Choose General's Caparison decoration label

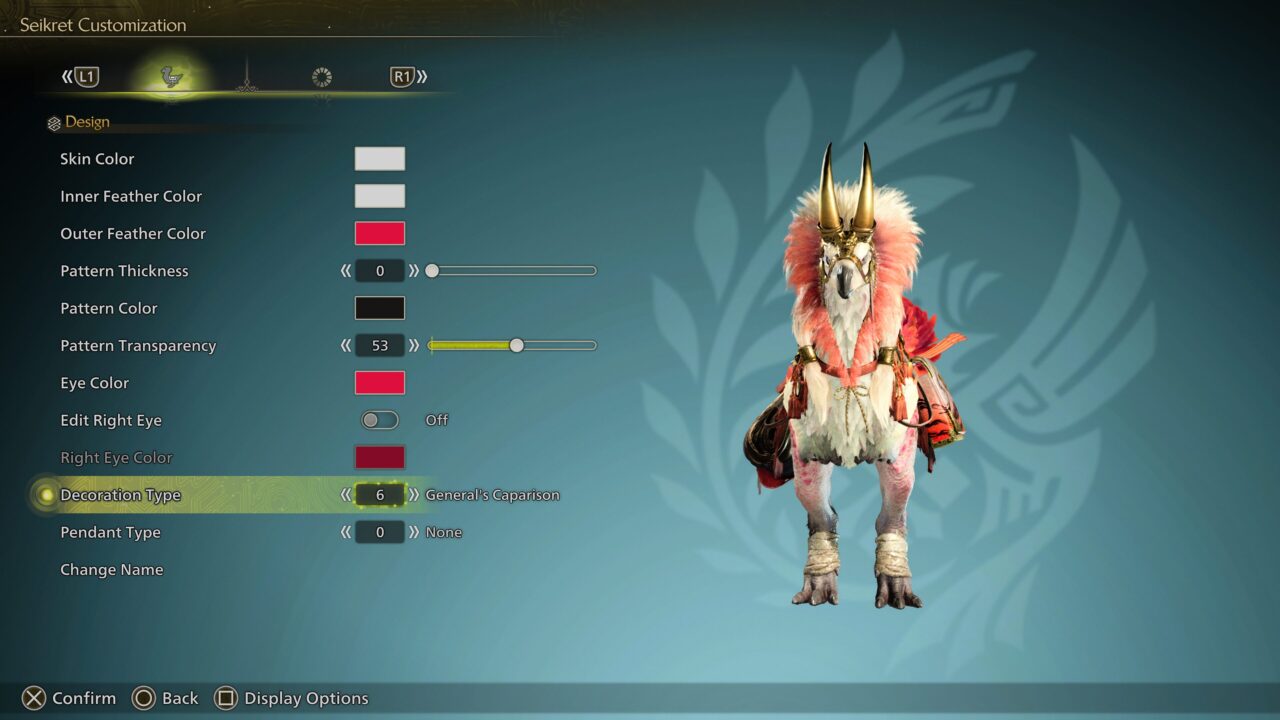pyautogui.click(x=492, y=494)
